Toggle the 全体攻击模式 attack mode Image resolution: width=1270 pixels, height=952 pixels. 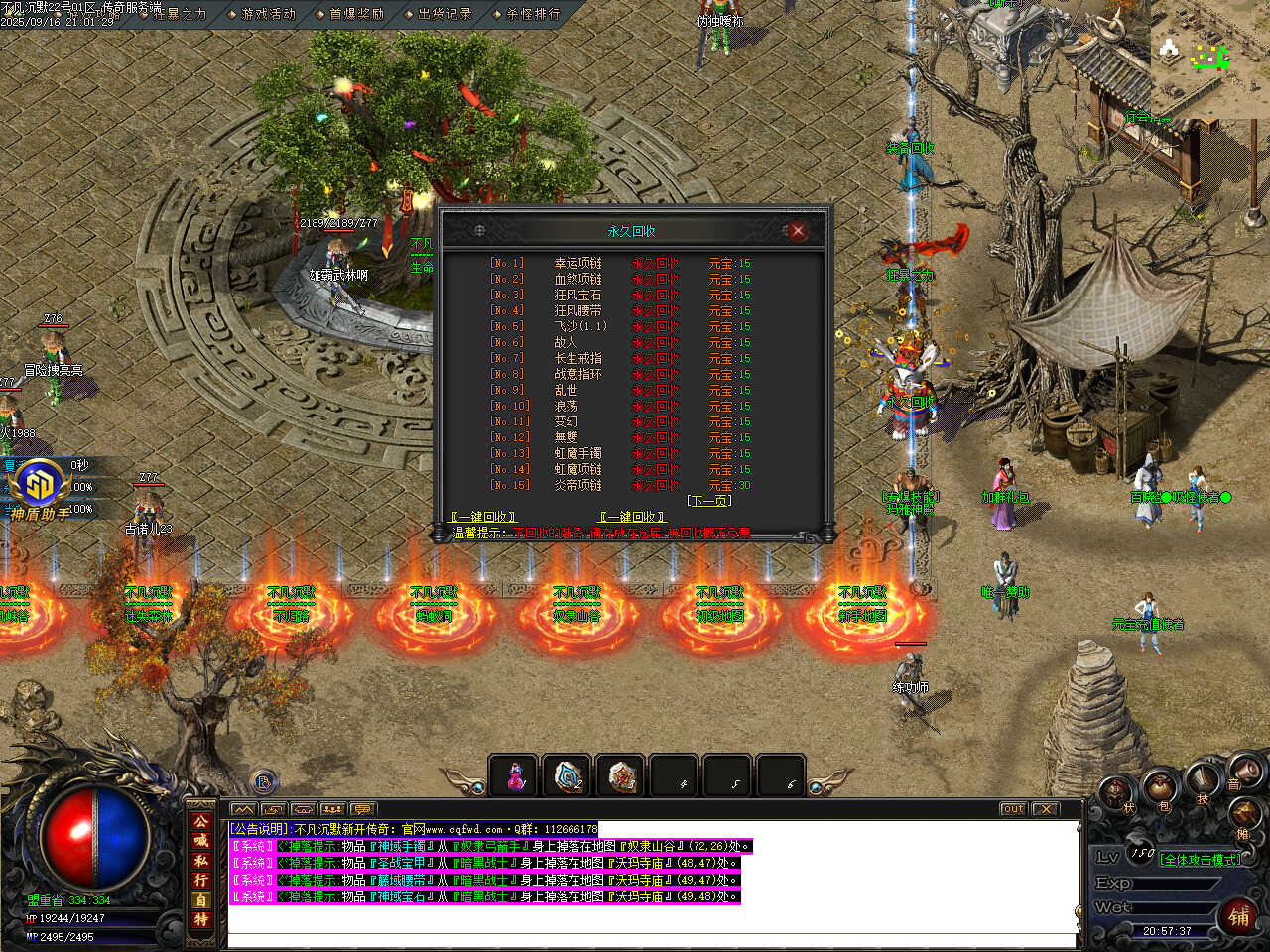[x=1201, y=859]
